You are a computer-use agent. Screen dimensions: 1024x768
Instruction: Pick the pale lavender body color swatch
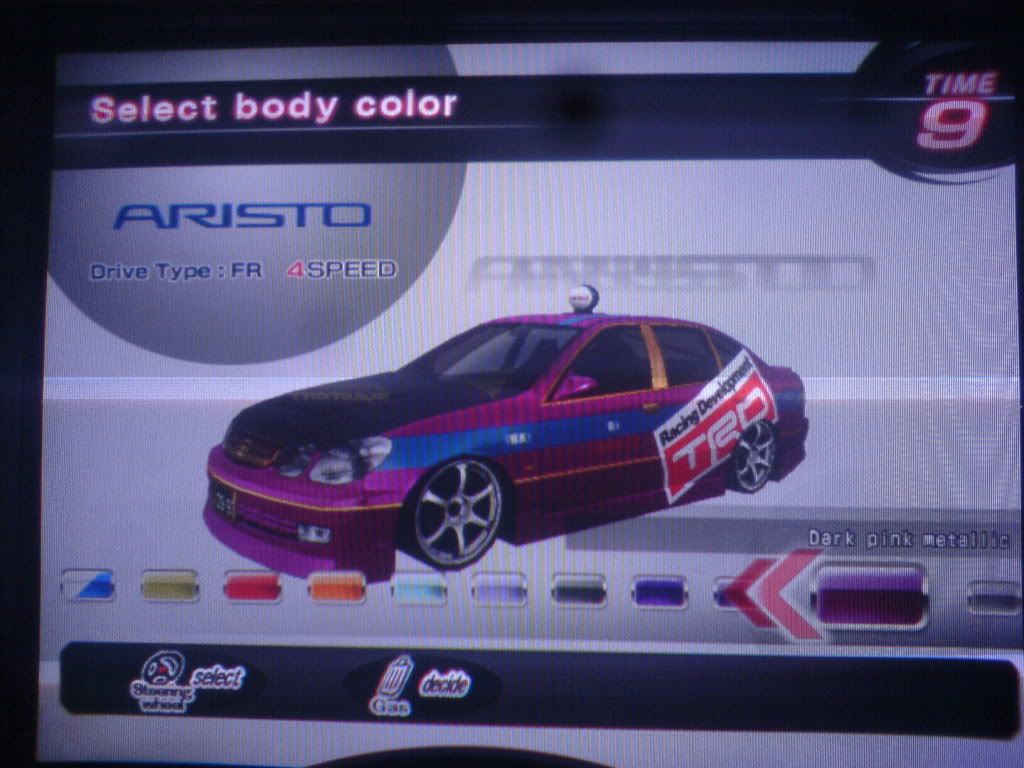499,589
